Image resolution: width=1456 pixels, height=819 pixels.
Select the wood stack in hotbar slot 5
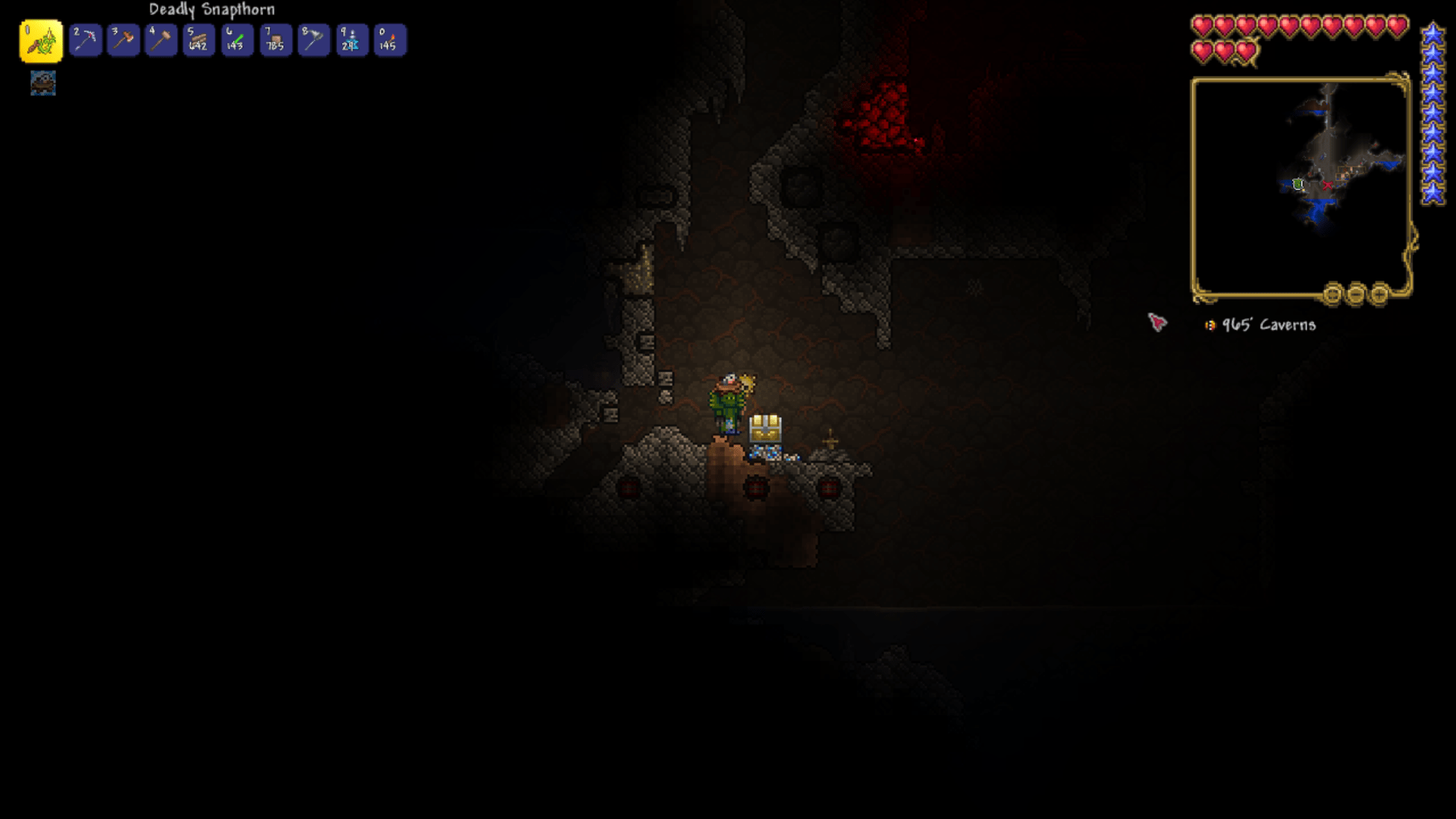click(x=198, y=40)
